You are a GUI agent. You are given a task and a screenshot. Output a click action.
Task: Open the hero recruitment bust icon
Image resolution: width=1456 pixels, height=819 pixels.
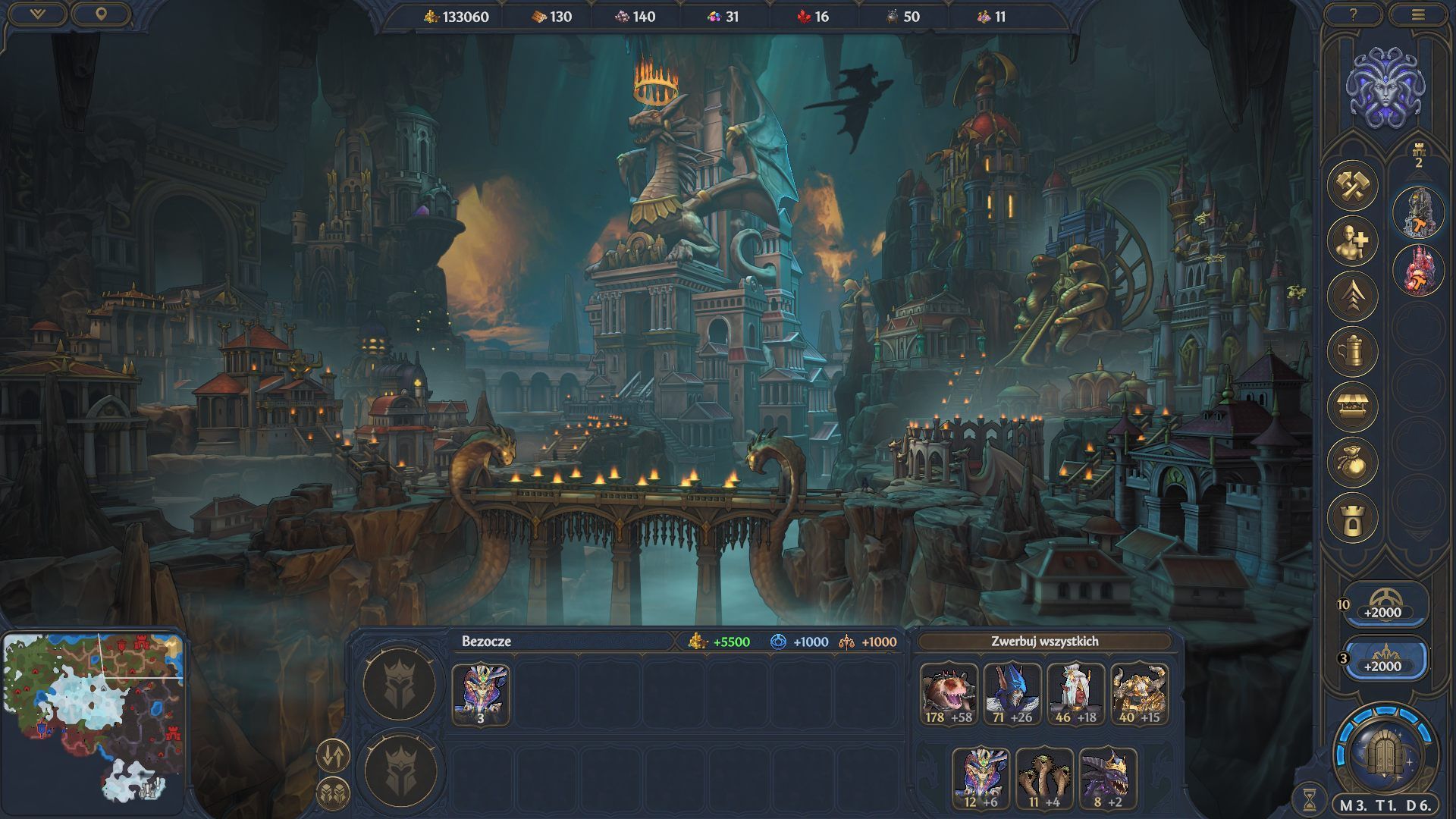pyautogui.click(x=1352, y=241)
